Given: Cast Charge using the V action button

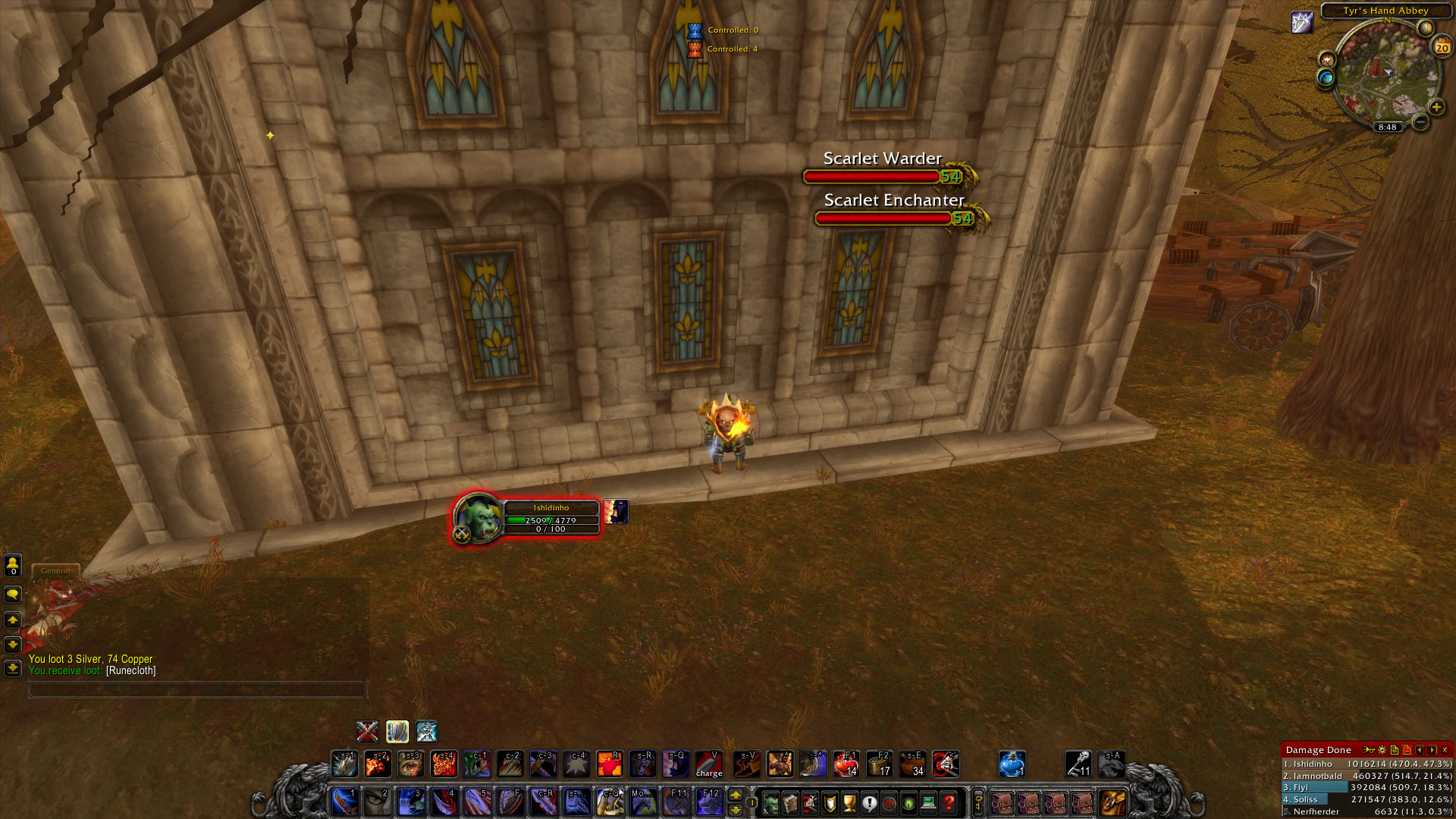Looking at the screenshot, I should click(709, 762).
